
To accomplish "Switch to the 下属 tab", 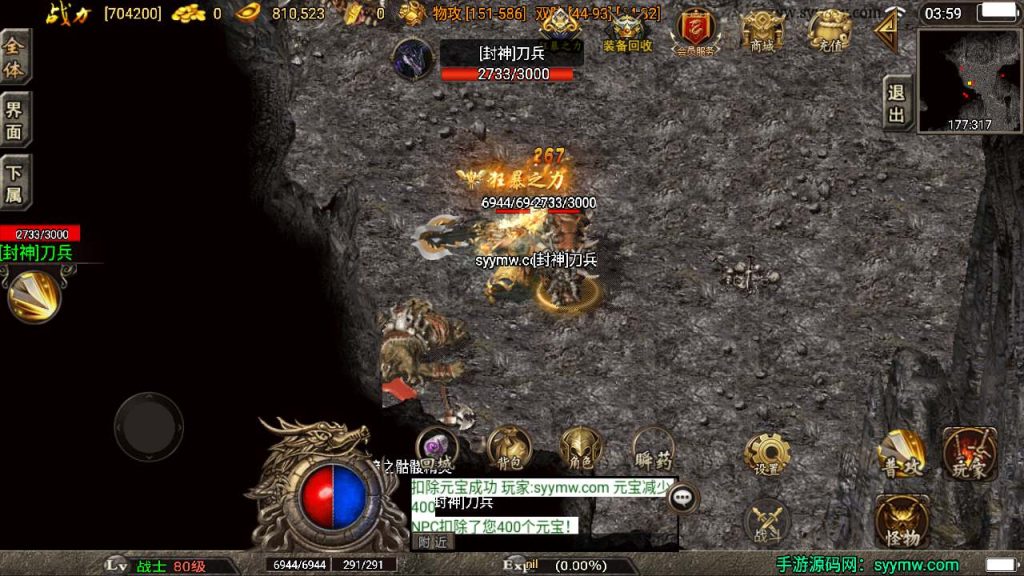I will (15, 183).
